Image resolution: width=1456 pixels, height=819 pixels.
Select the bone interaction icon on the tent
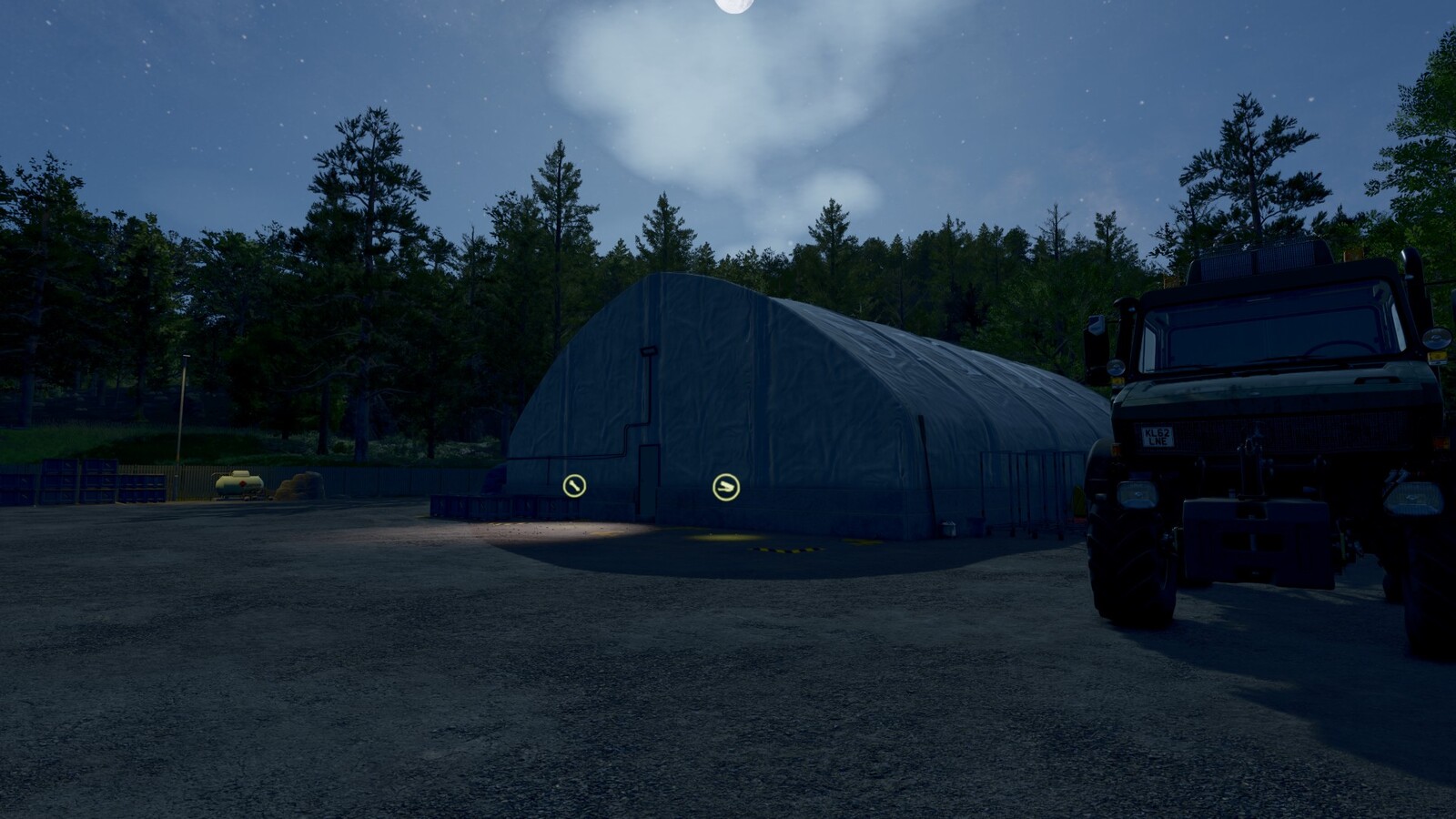(574, 484)
